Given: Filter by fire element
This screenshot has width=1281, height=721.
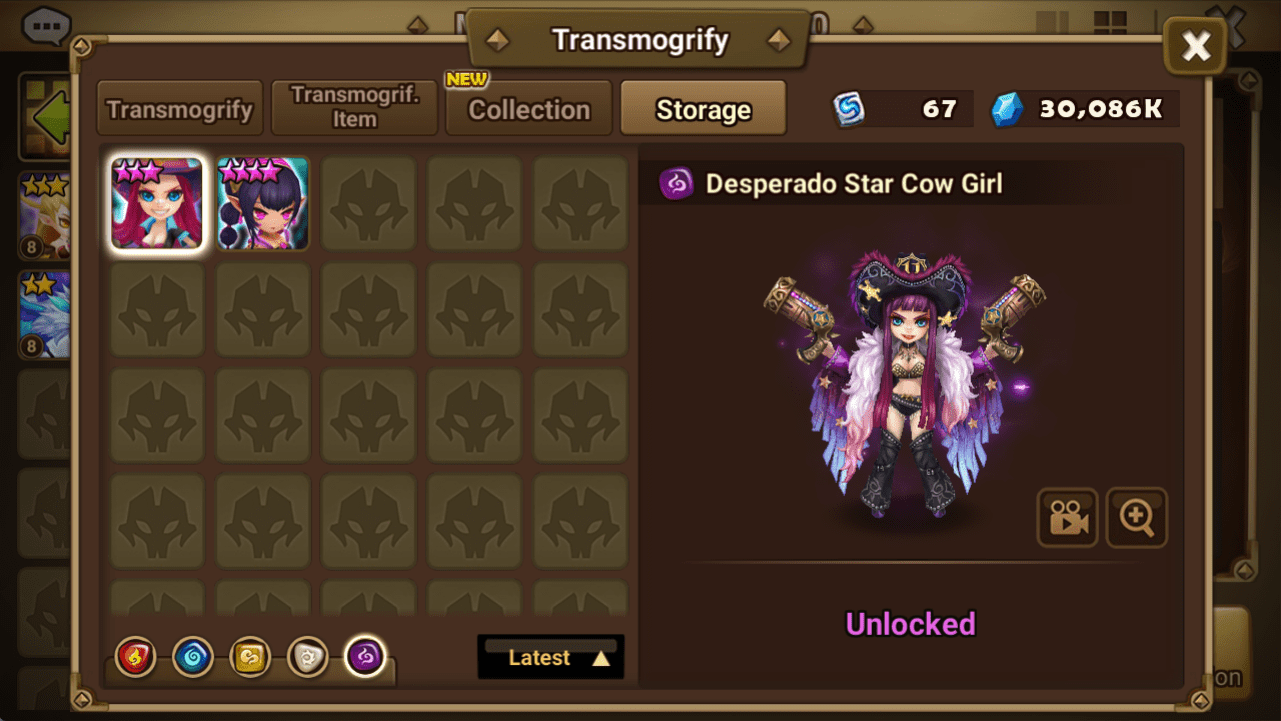Looking at the screenshot, I should (x=136, y=657).
